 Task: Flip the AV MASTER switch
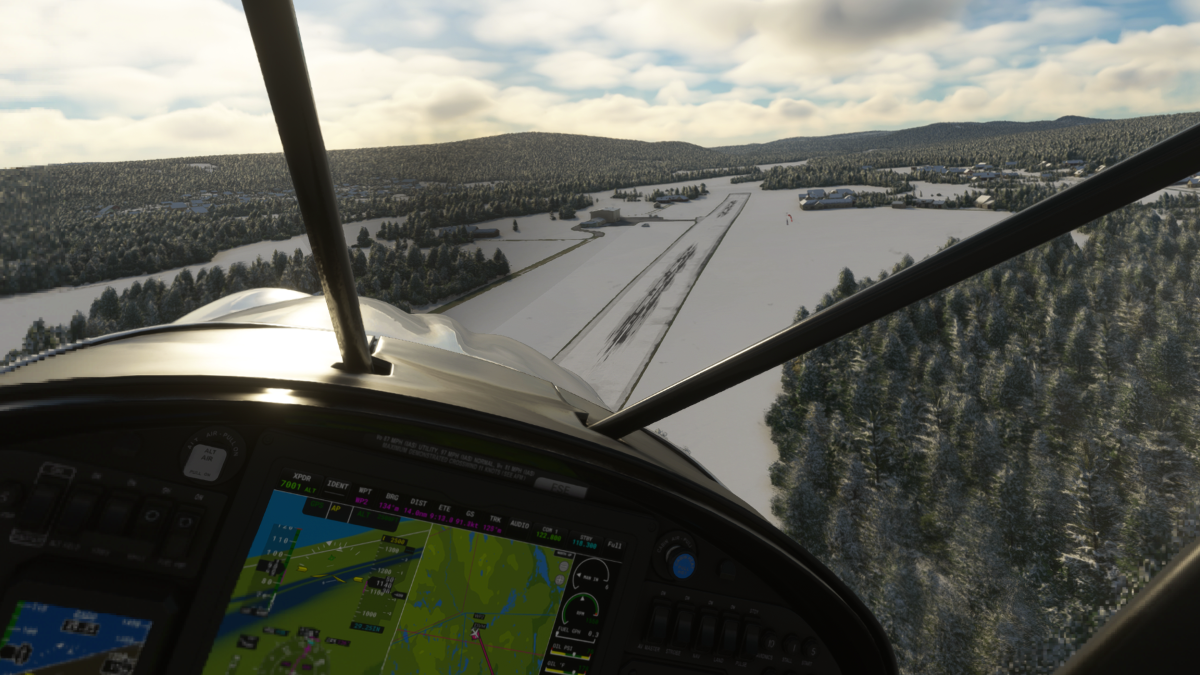pos(659,623)
